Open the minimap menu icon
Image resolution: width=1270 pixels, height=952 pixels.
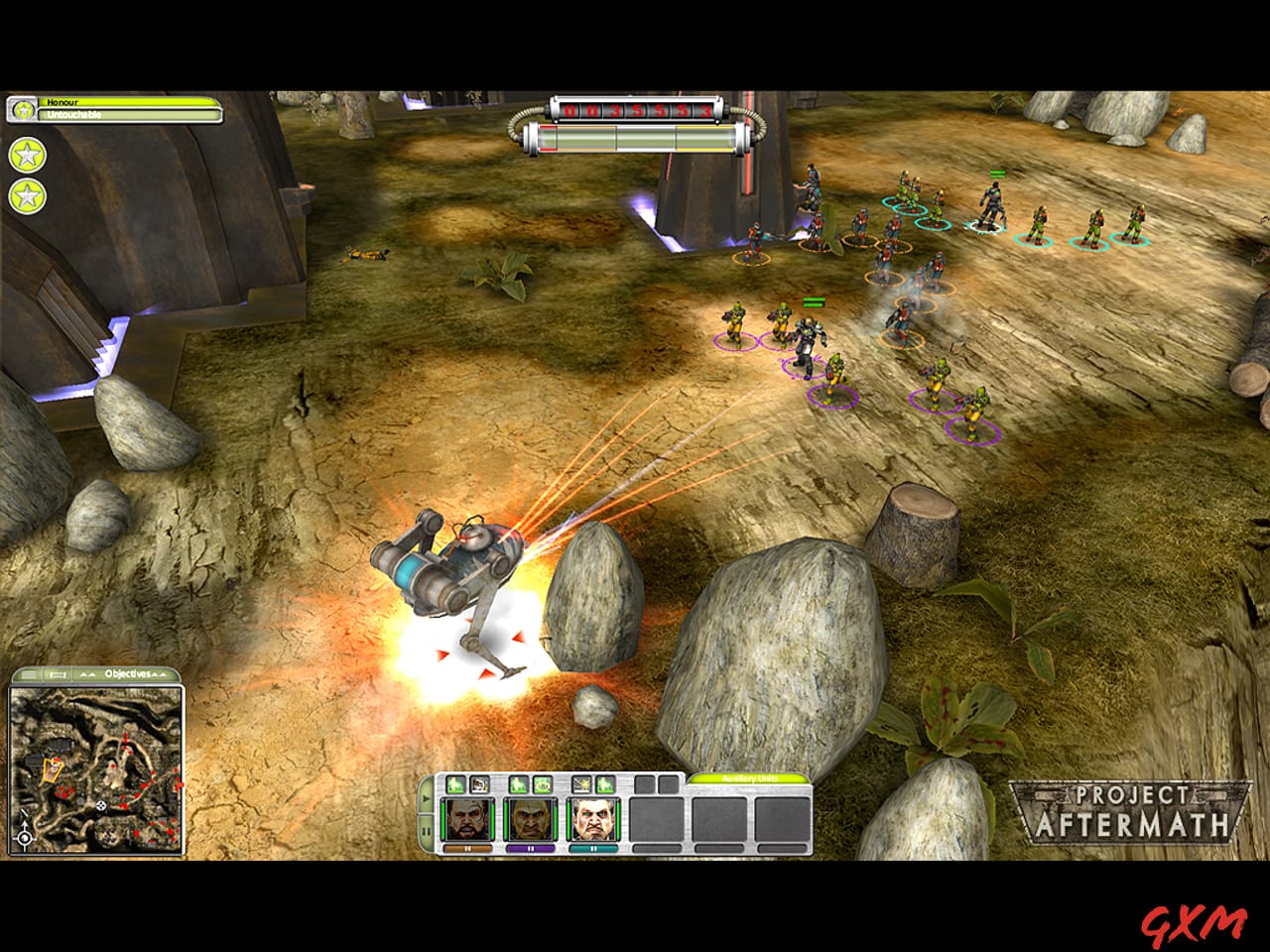31,673
